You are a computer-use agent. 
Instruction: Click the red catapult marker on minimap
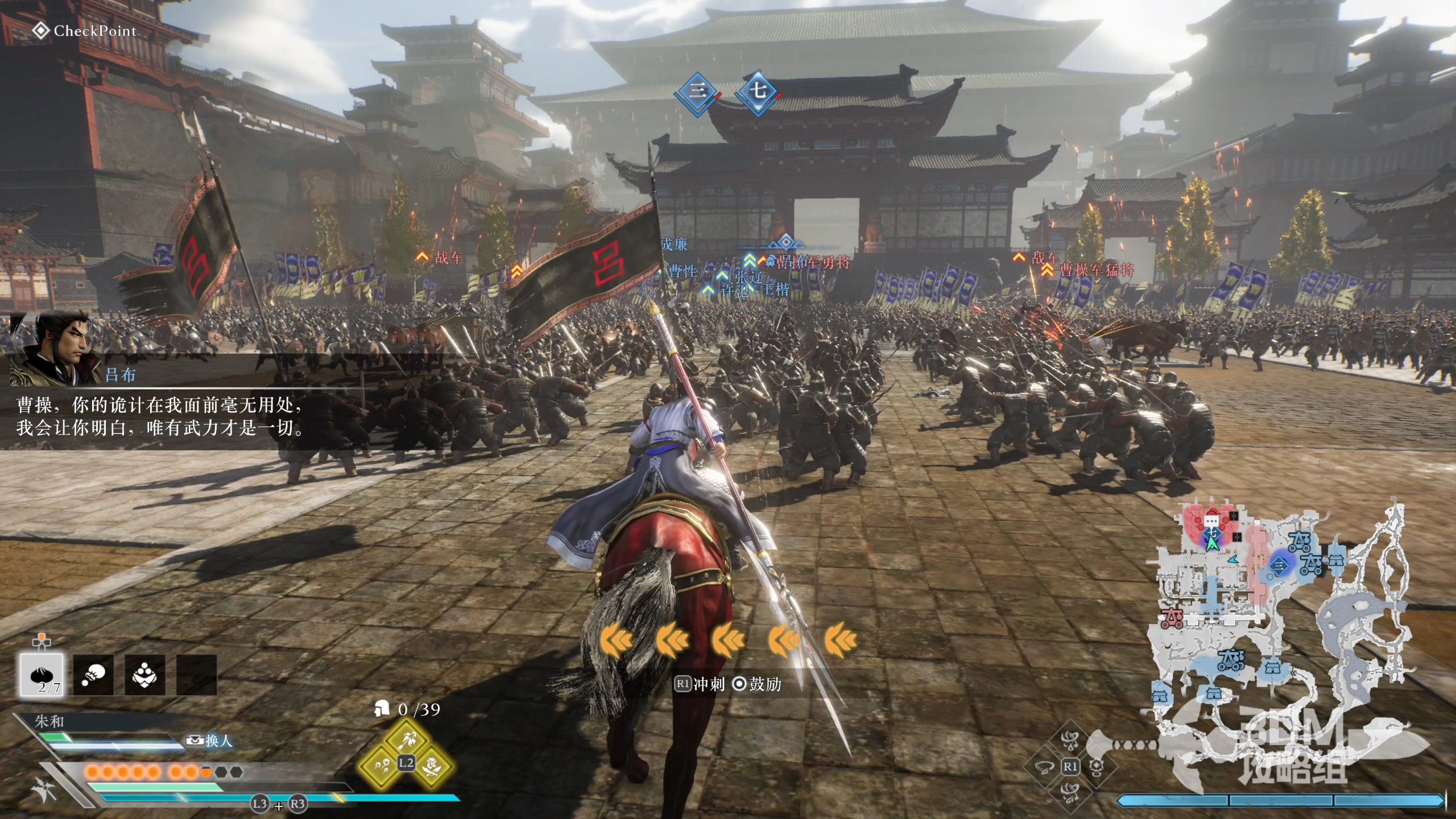coord(1172,617)
